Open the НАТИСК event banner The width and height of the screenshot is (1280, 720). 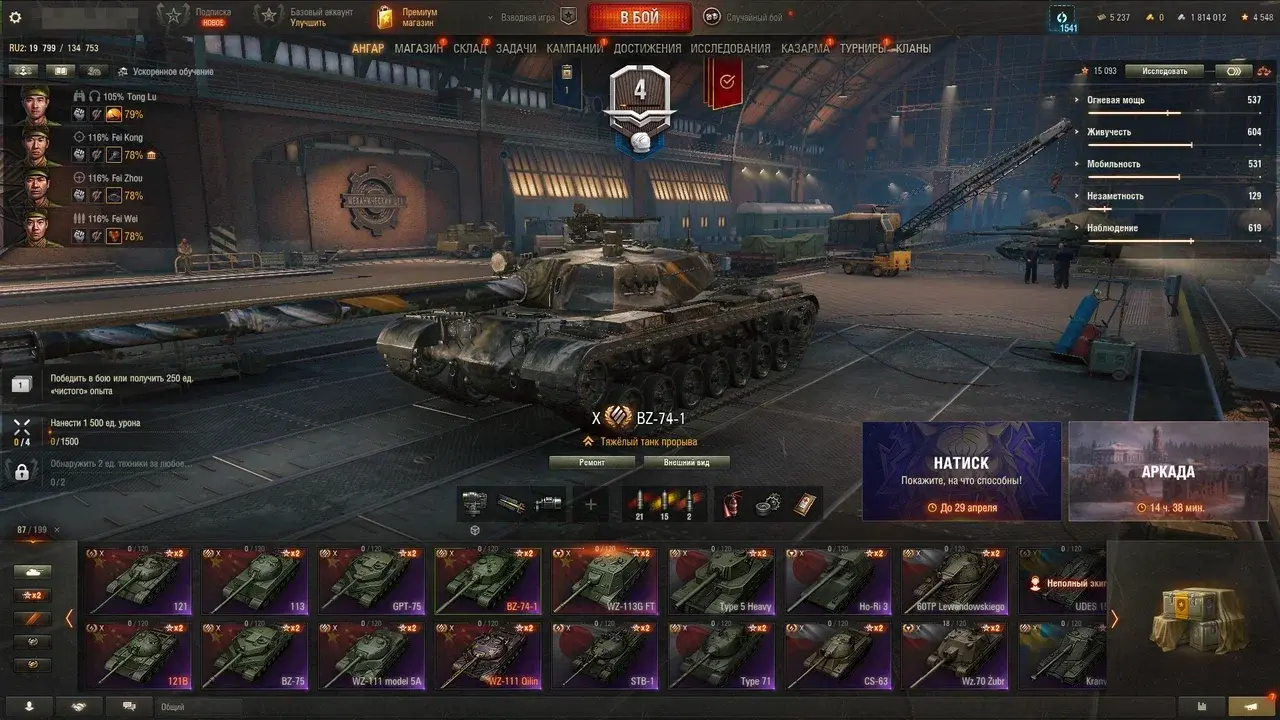(961, 471)
